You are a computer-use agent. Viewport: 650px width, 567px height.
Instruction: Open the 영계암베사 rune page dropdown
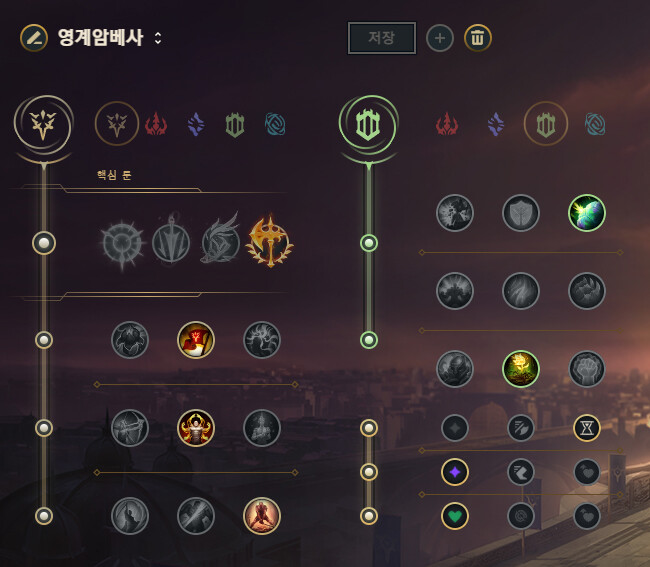click(x=157, y=38)
